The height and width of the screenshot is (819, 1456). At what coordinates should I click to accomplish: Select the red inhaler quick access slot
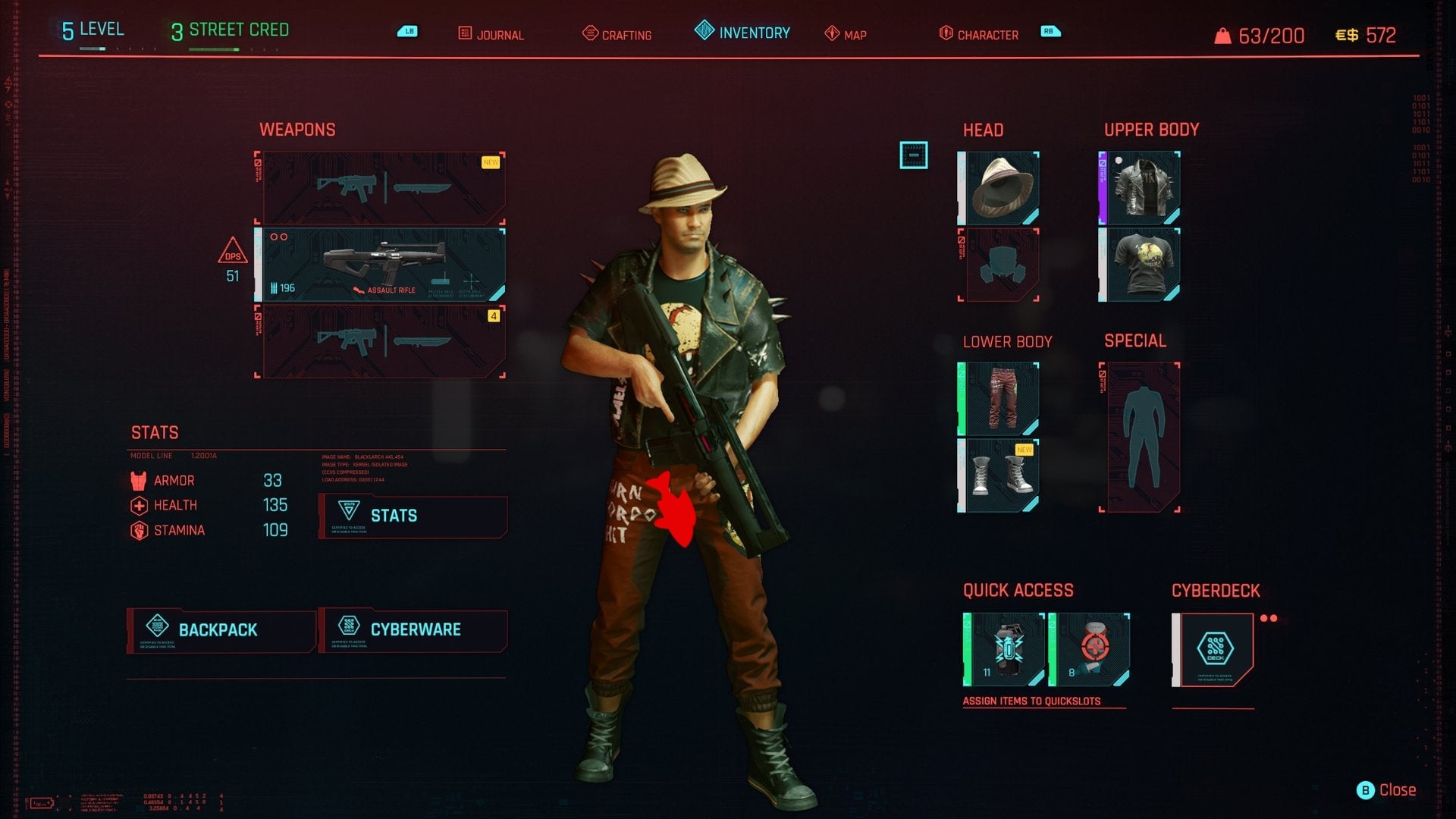pos(1090,650)
